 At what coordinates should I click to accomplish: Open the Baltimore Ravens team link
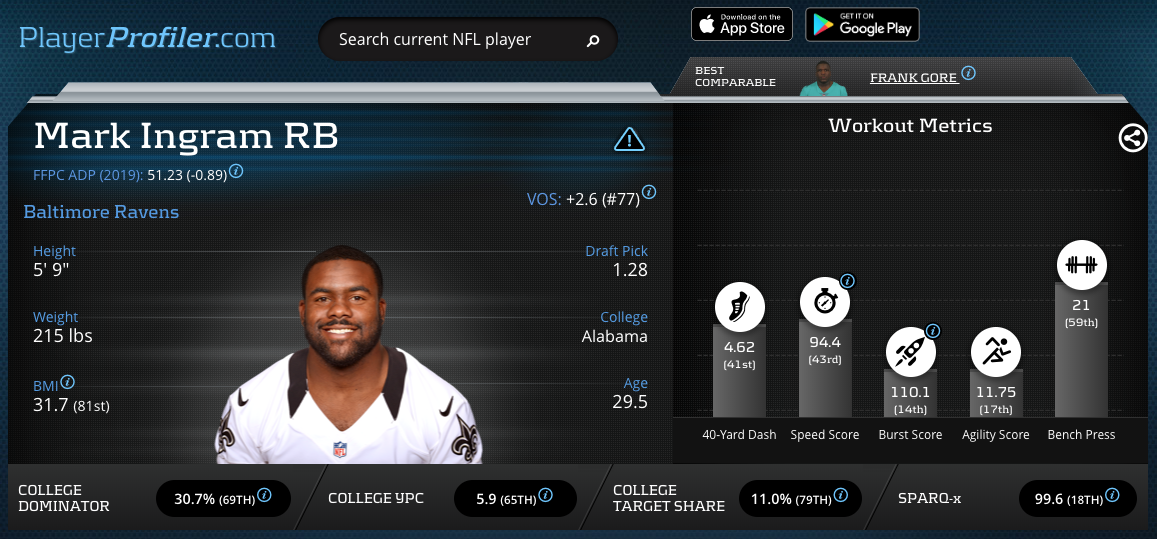[101, 212]
